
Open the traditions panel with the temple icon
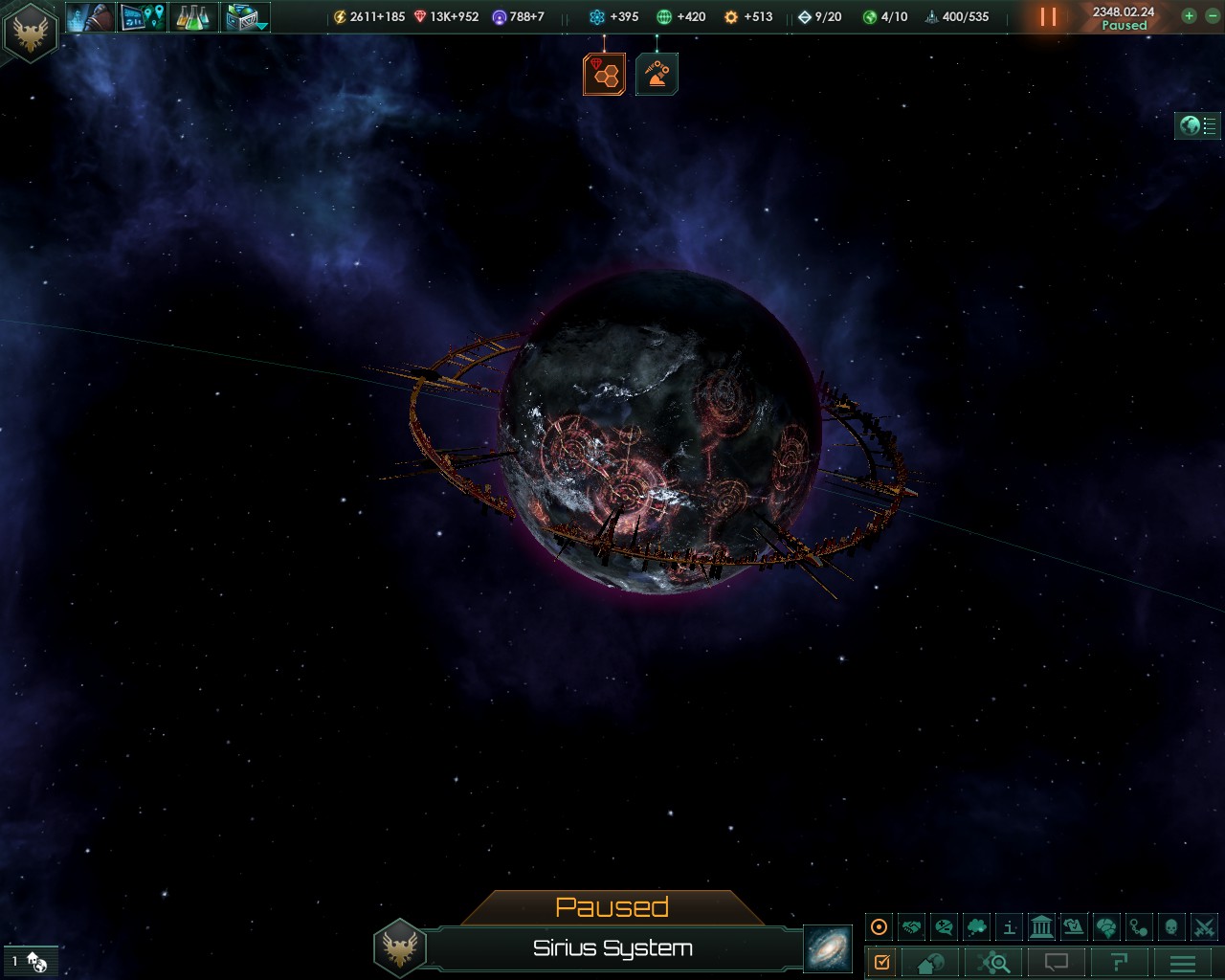coord(1040,925)
